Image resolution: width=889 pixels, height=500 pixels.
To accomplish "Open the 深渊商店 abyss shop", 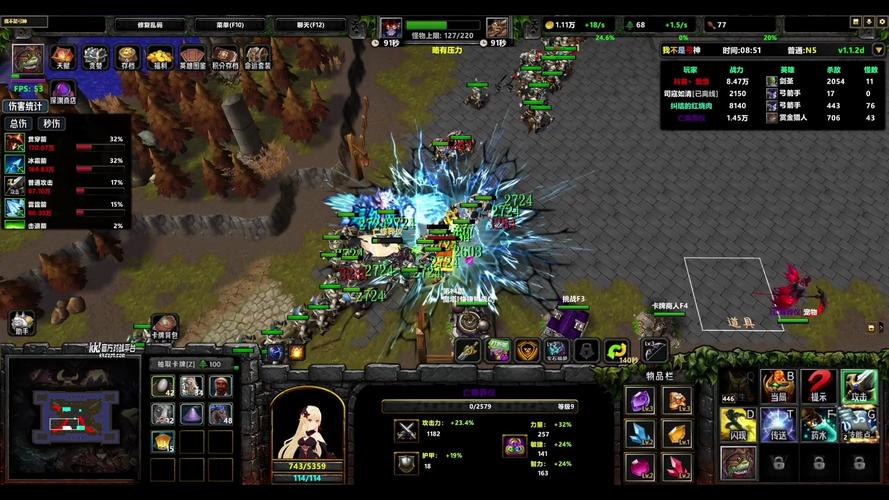I will (x=60, y=90).
